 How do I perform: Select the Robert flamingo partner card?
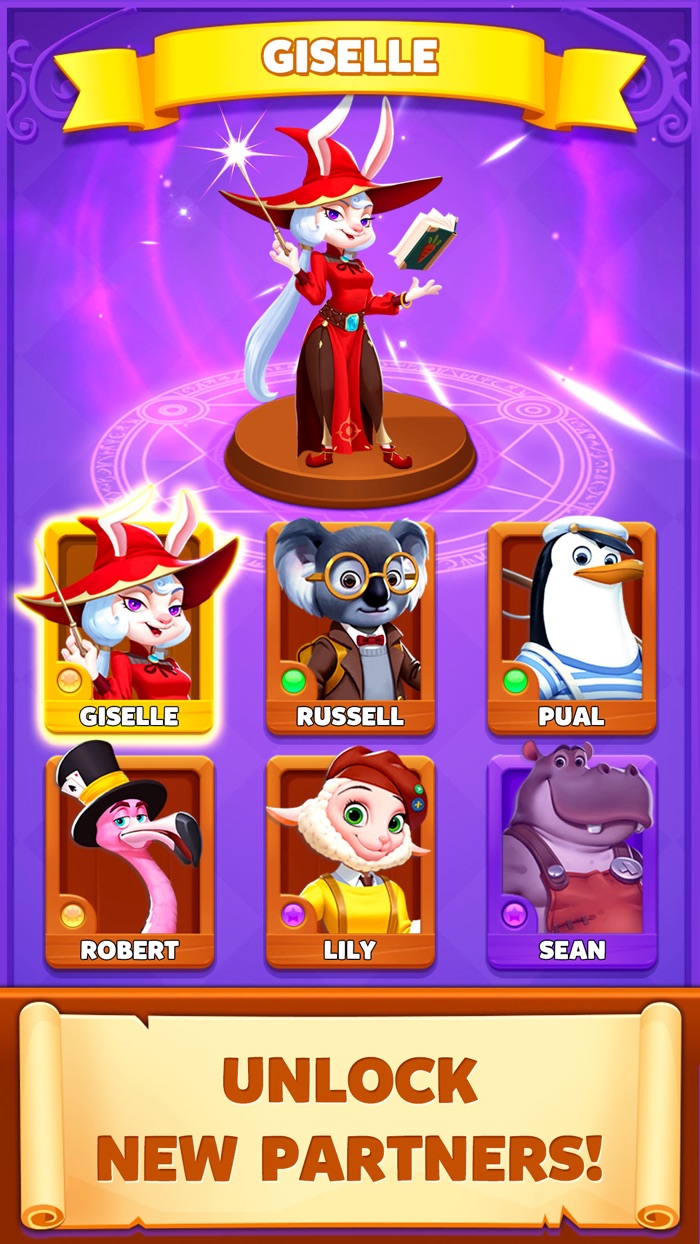[x=129, y=860]
